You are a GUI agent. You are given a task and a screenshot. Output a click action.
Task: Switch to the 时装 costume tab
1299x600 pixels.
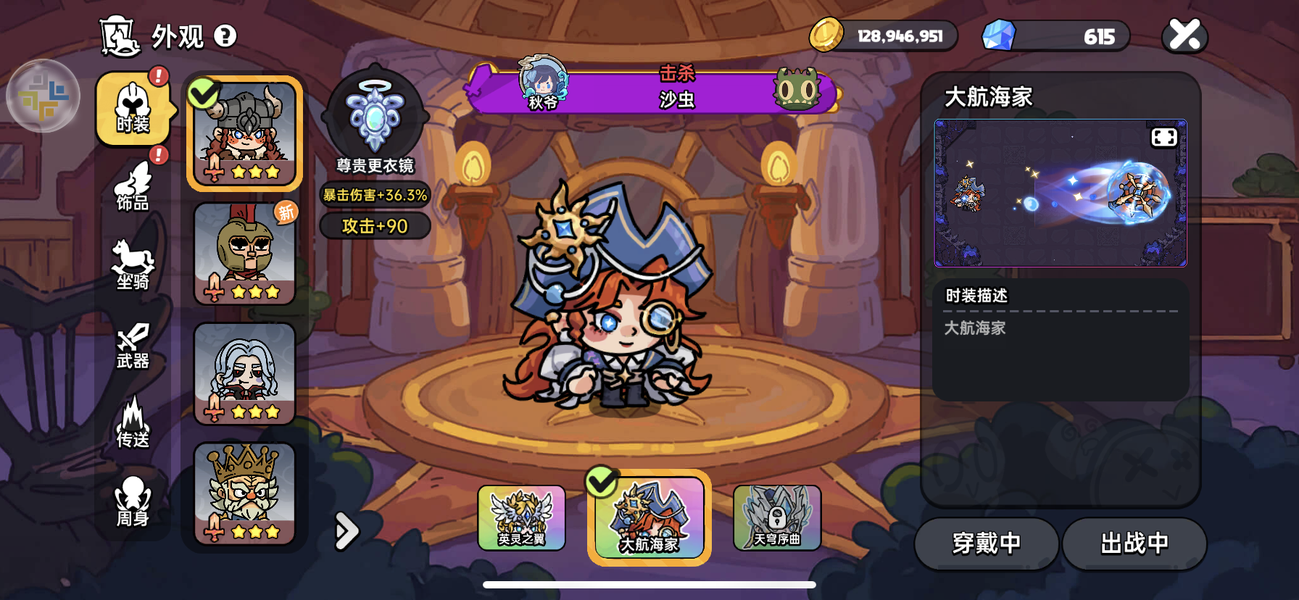(133, 109)
